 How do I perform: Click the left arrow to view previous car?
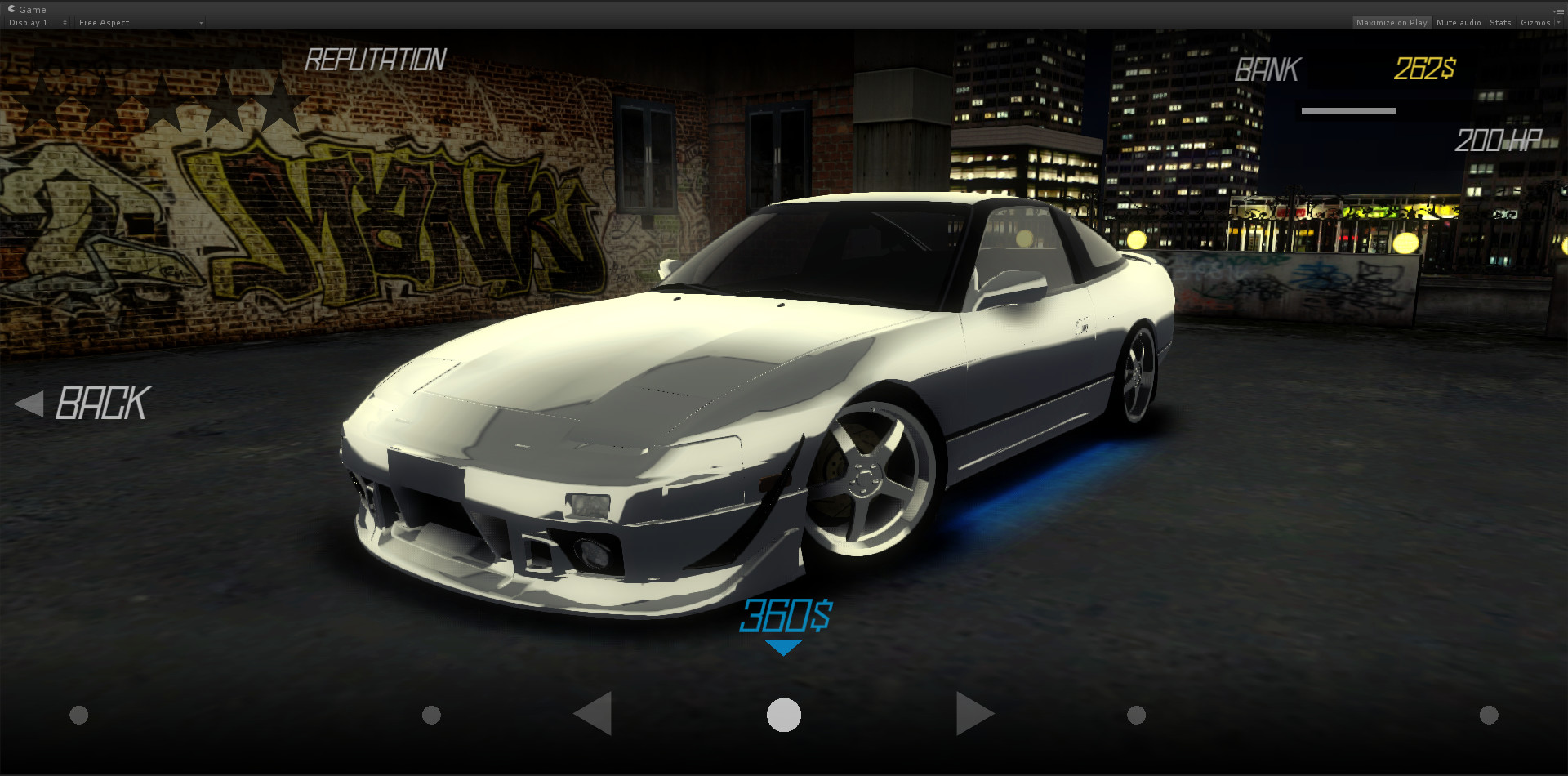pos(594,713)
